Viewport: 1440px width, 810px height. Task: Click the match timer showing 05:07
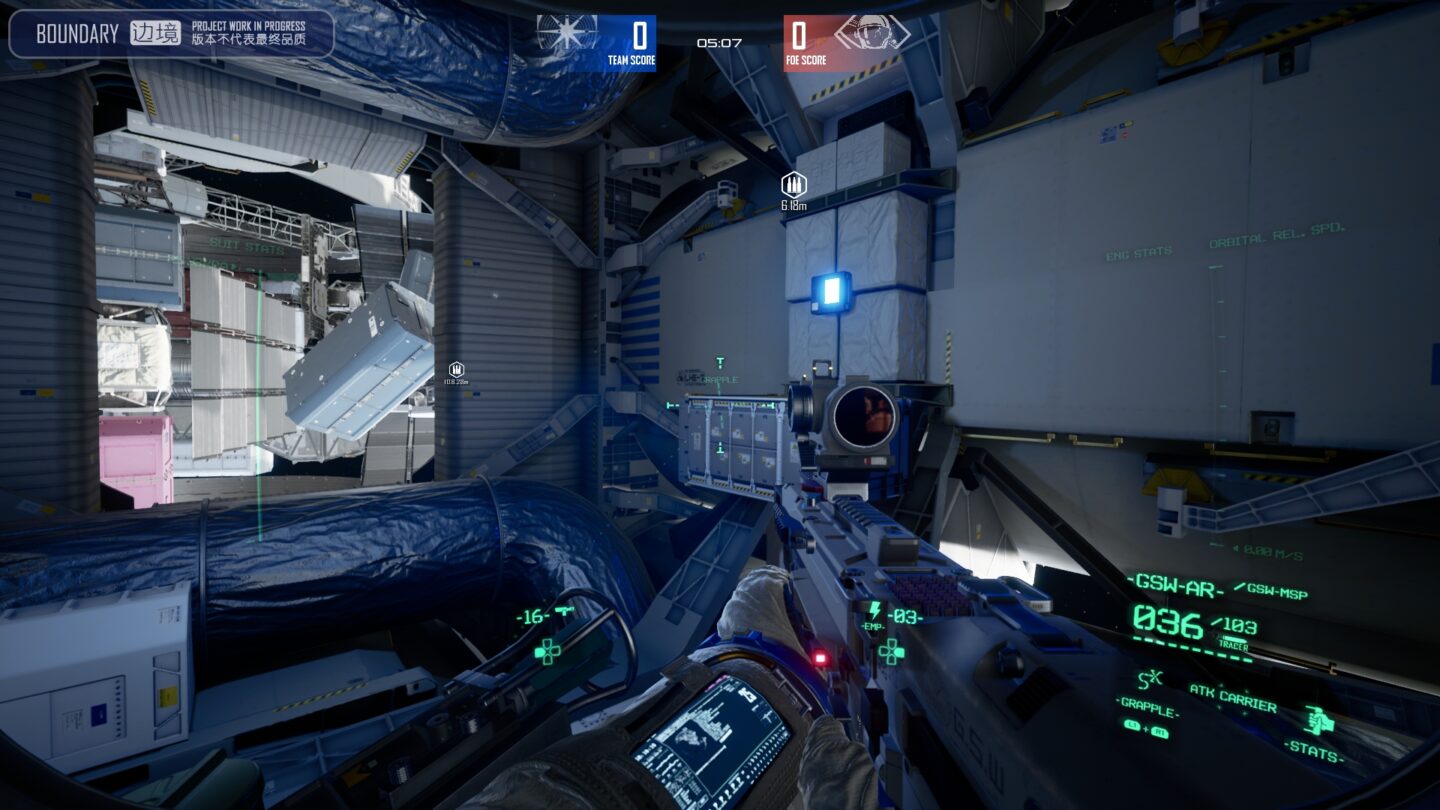click(x=717, y=43)
